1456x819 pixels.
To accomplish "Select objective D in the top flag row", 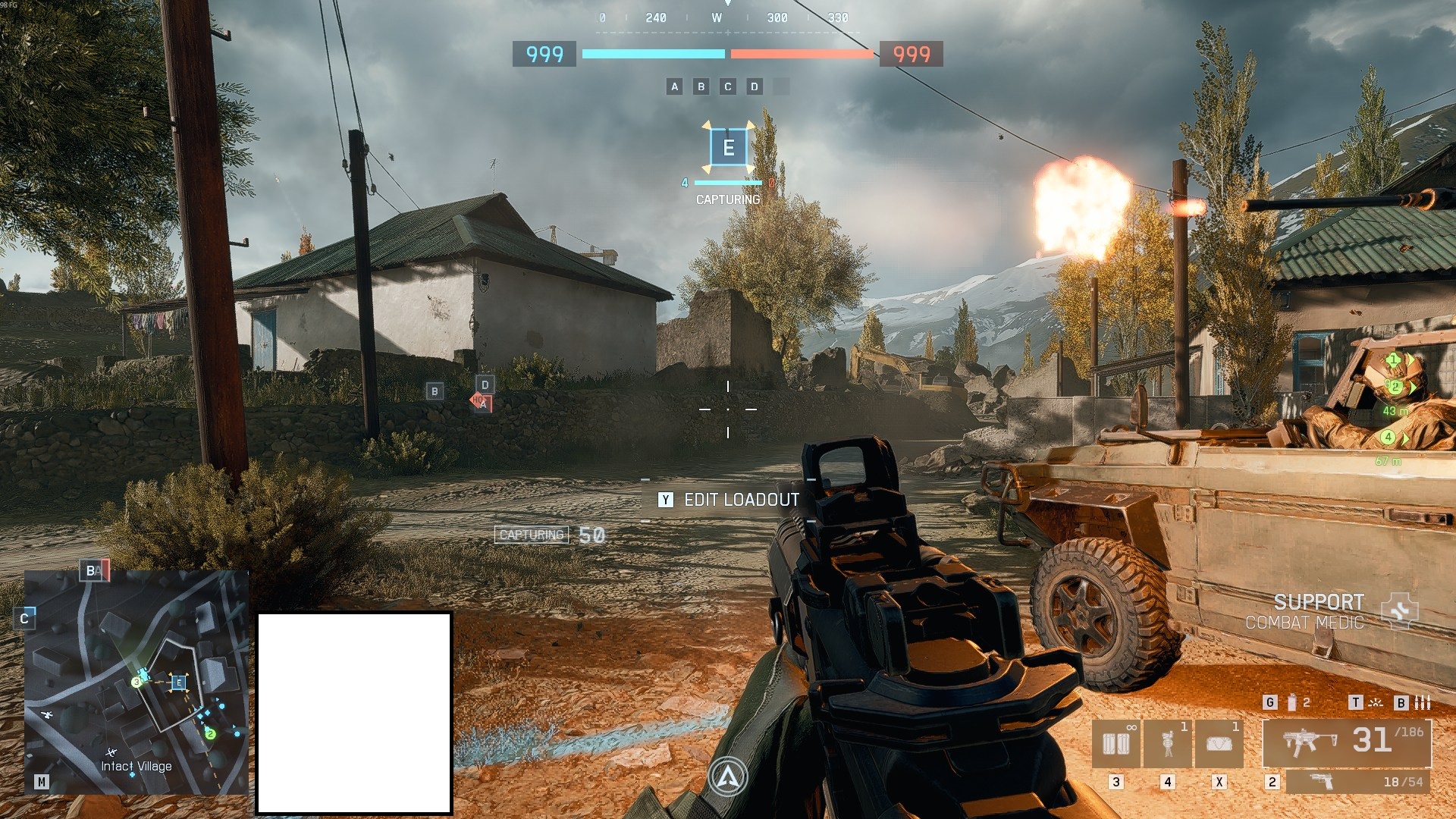I will point(754,86).
